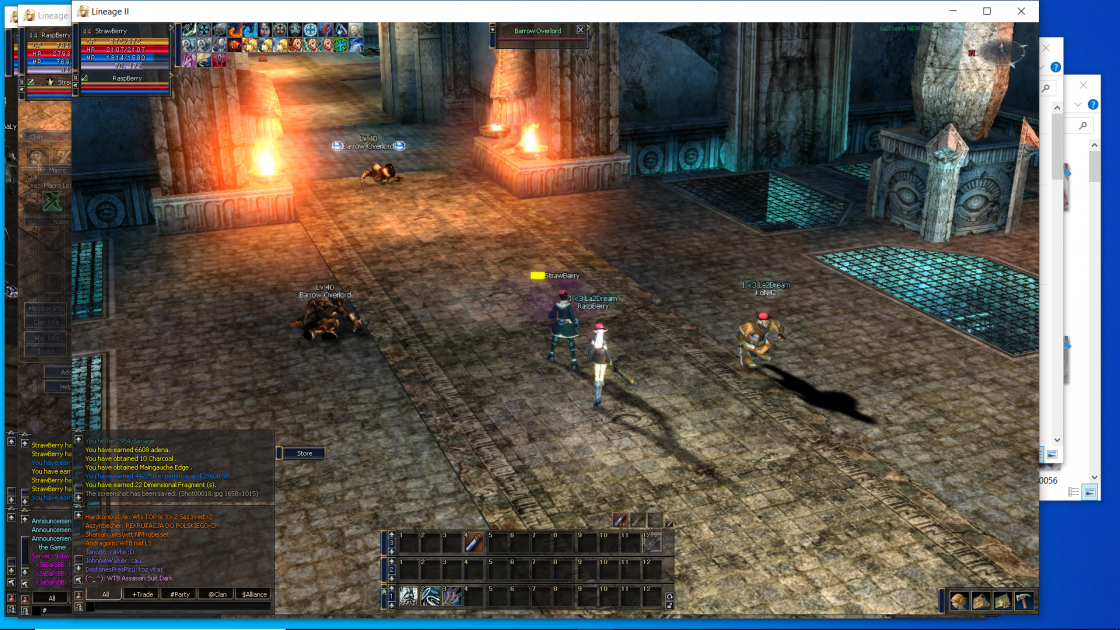Open the hammer system menu icon
Image resolution: width=1120 pixels, height=630 pixels.
coord(1024,601)
